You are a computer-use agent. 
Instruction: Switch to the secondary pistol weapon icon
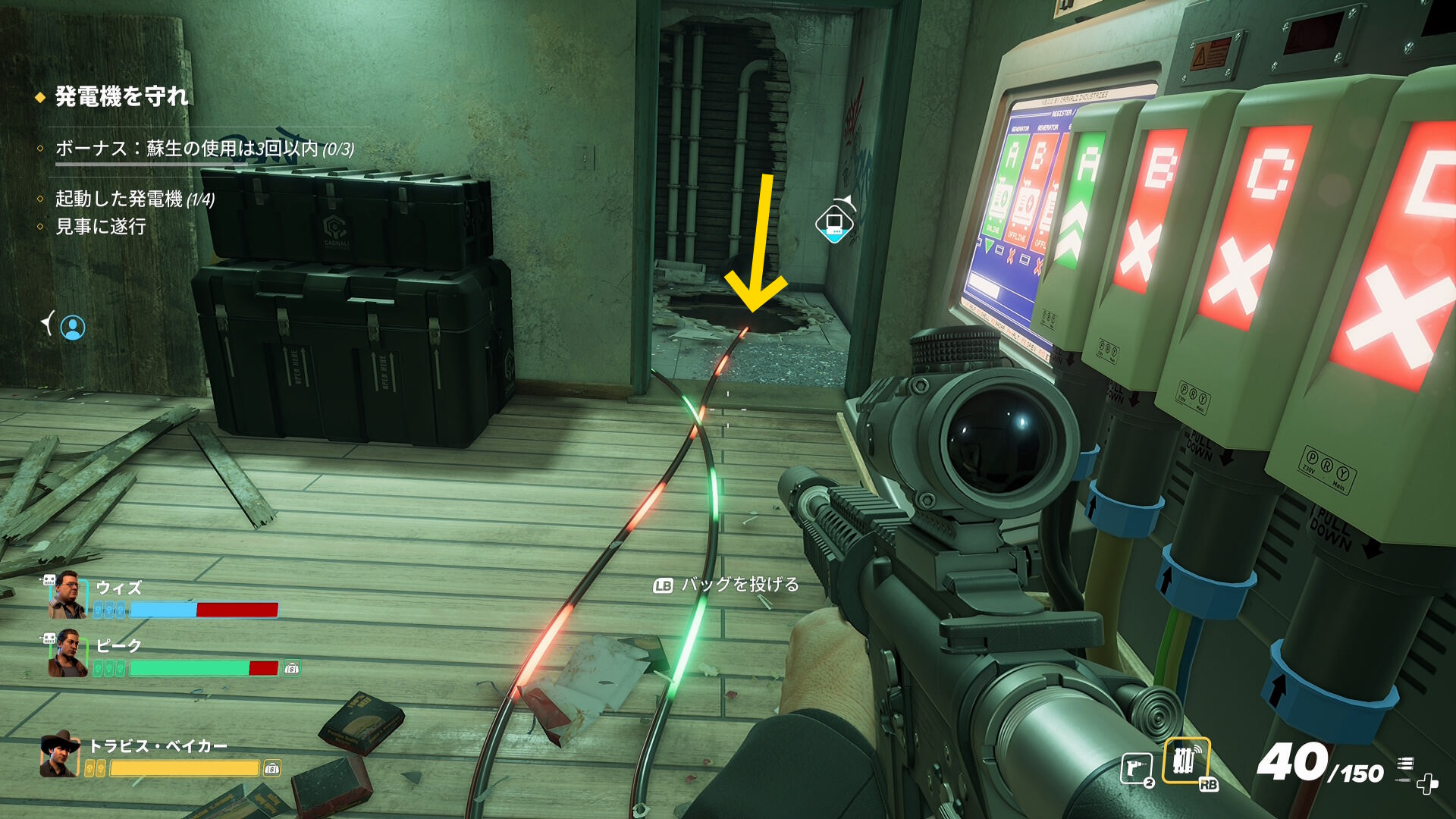tap(1137, 769)
